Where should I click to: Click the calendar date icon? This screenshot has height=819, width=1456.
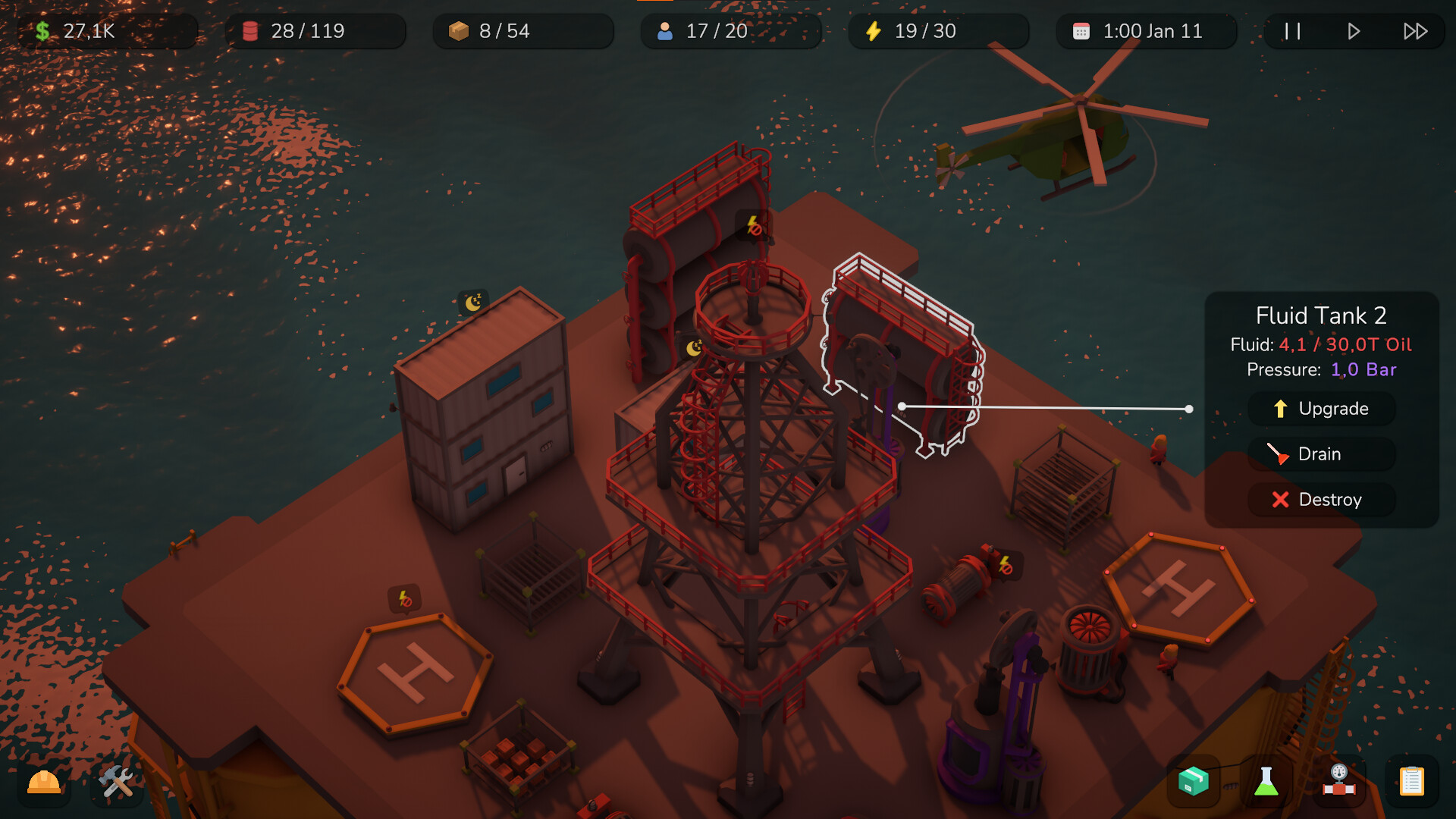[1080, 31]
